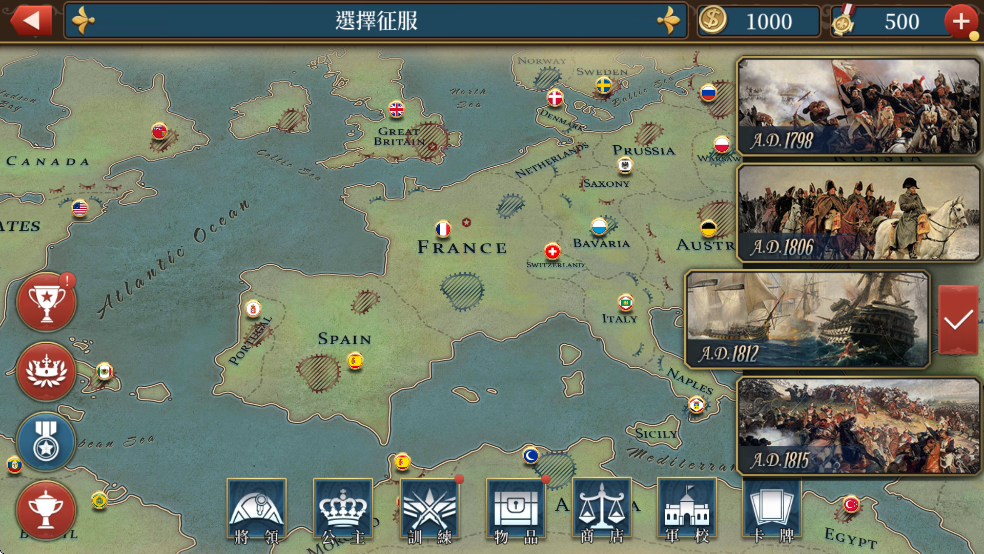Show the 卡牌 cards menu
This screenshot has width=984, height=554.
coord(773,509)
